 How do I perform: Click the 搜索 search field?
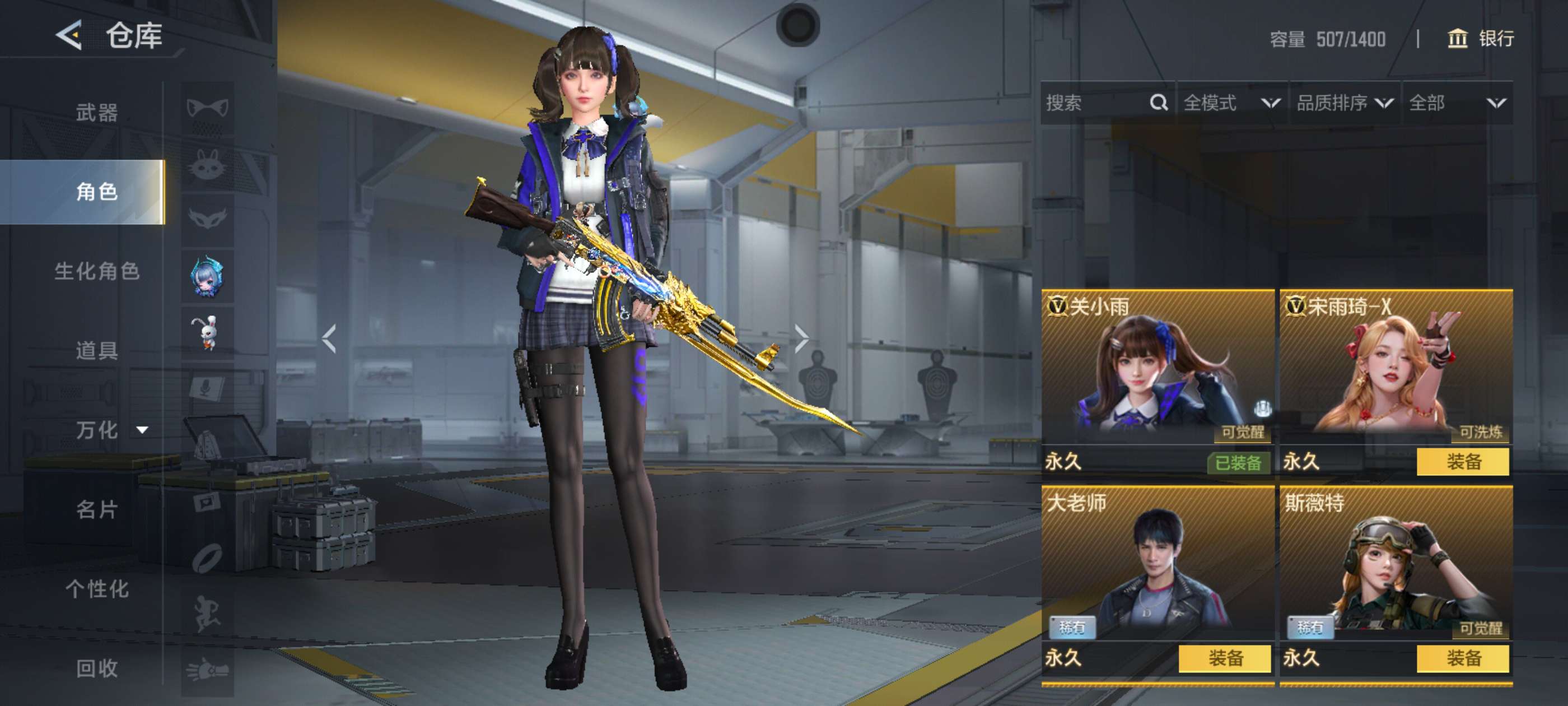[1096, 103]
